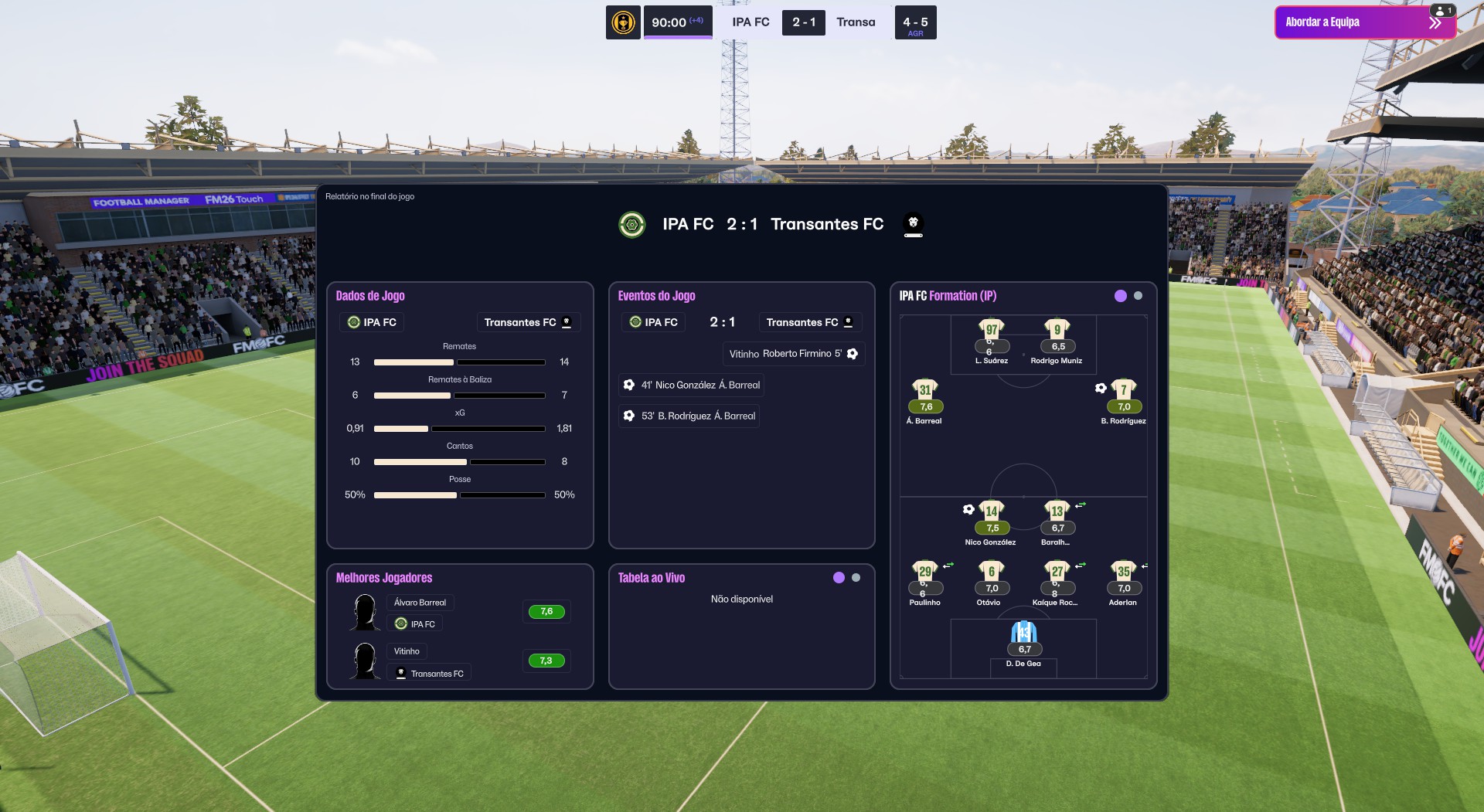1484x812 pixels.
Task: Switch Tabela ao Vivo to the second page dot
Action: [856, 578]
